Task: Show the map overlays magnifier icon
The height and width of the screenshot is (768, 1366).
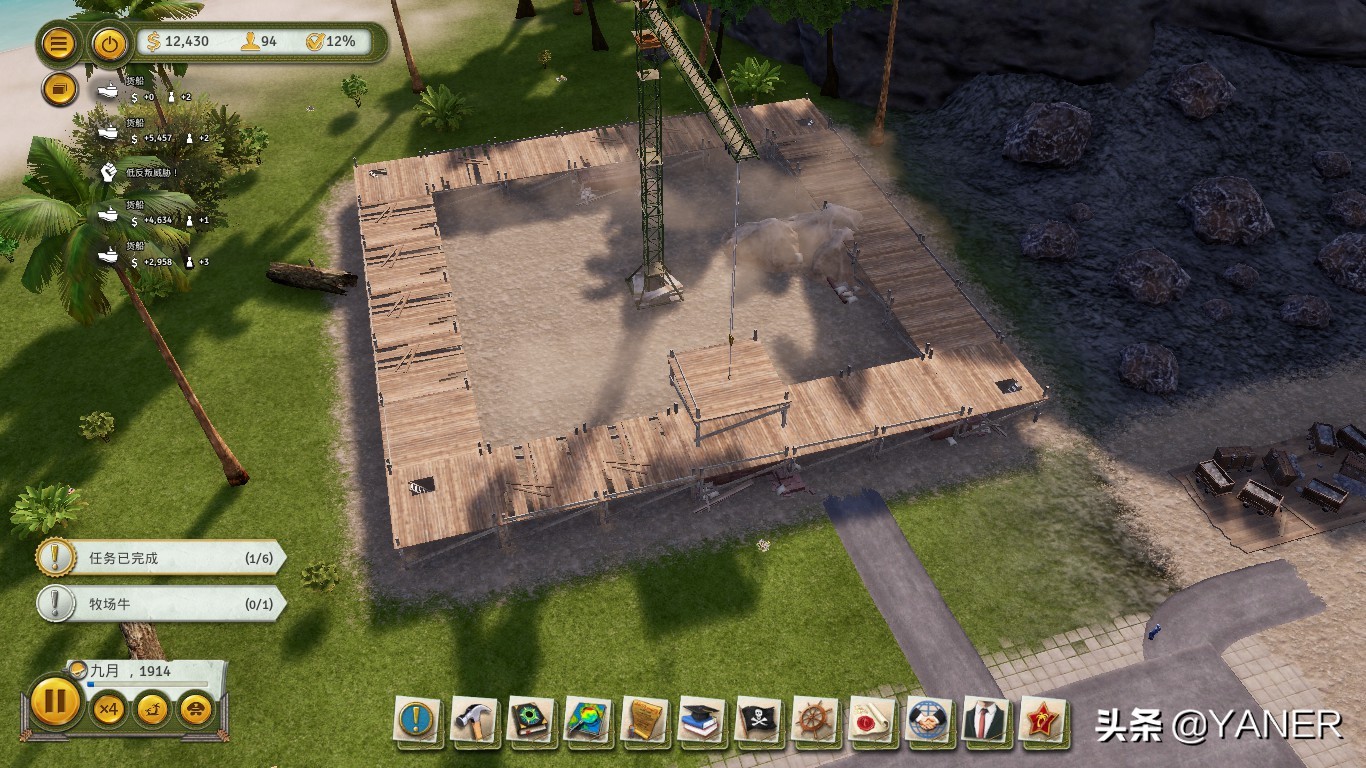Action: click(588, 720)
